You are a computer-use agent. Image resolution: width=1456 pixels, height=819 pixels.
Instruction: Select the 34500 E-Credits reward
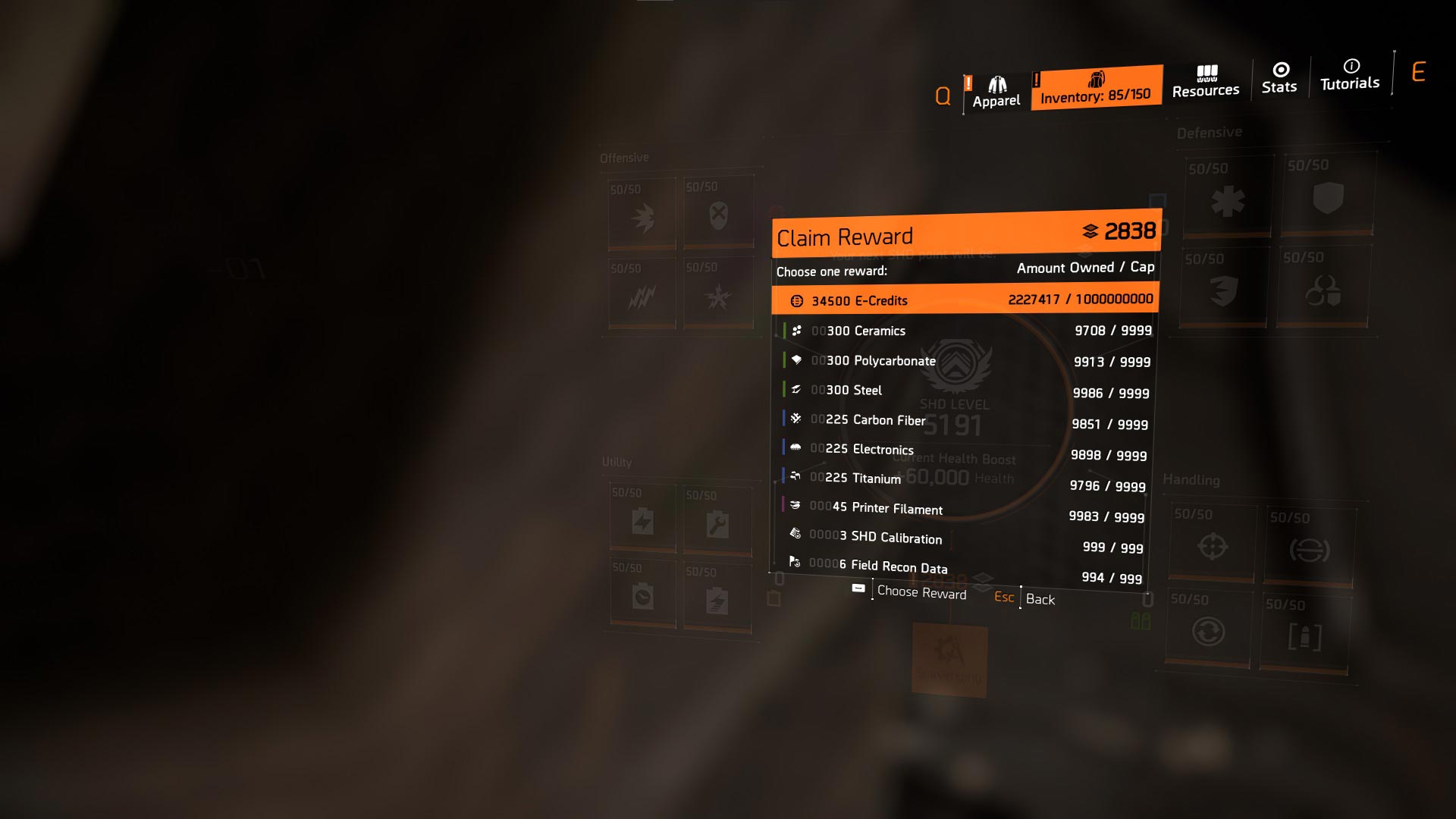click(x=965, y=300)
